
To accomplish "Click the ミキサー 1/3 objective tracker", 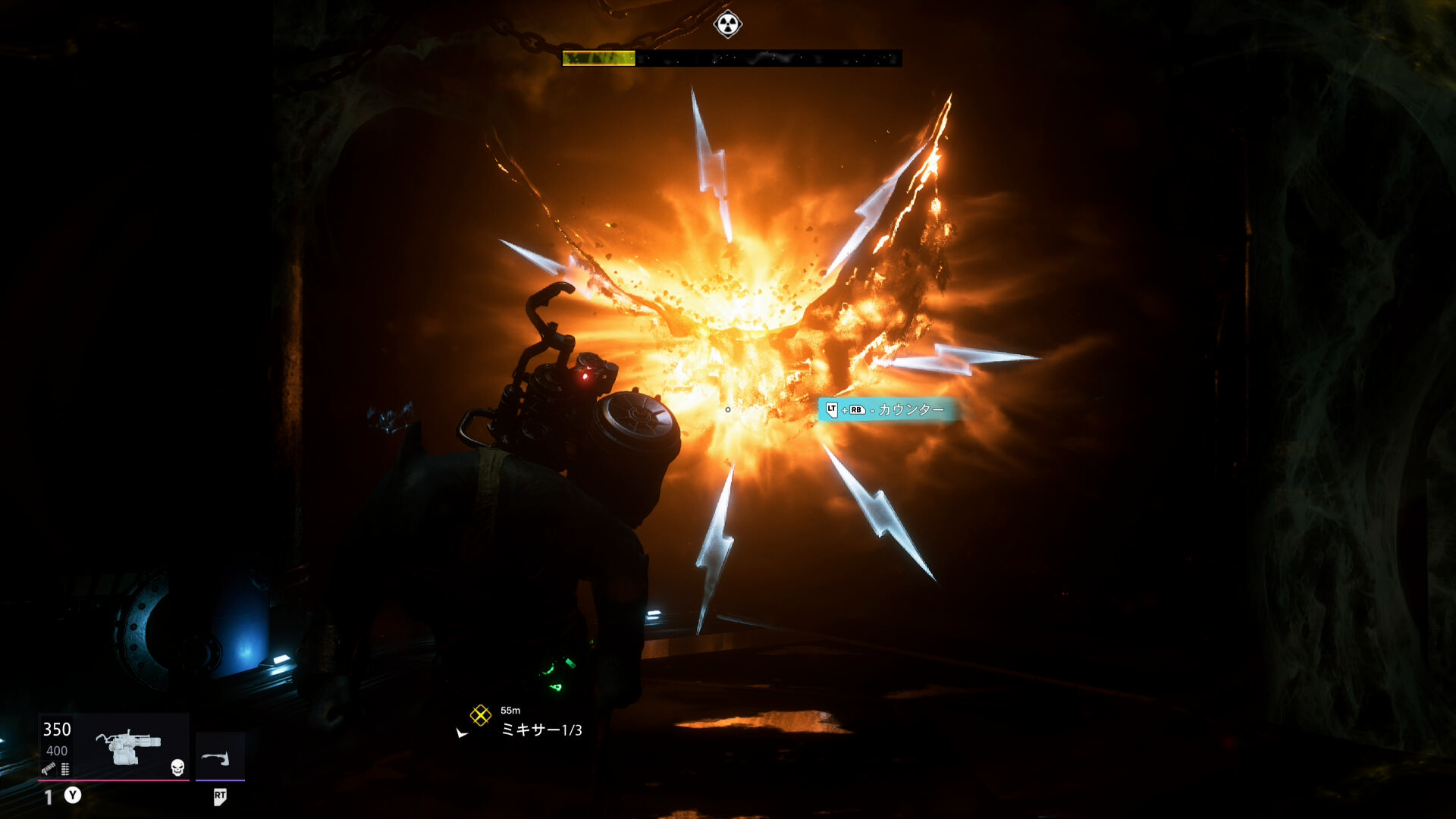I will click(x=541, y=730).
